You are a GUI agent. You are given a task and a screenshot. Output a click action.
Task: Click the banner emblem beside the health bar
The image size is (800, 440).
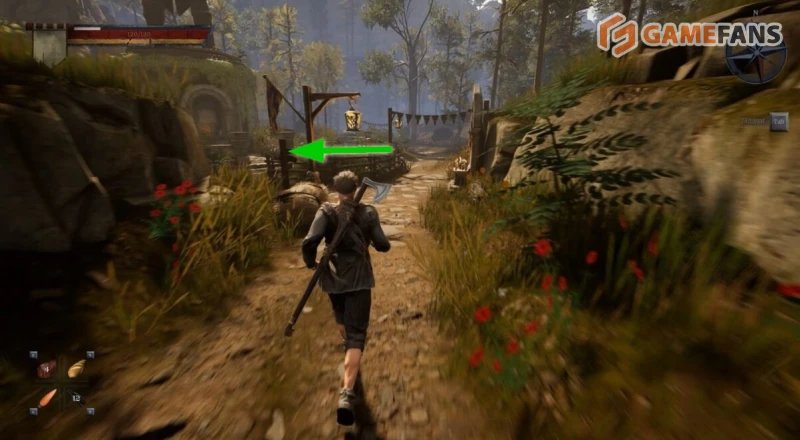47,45
